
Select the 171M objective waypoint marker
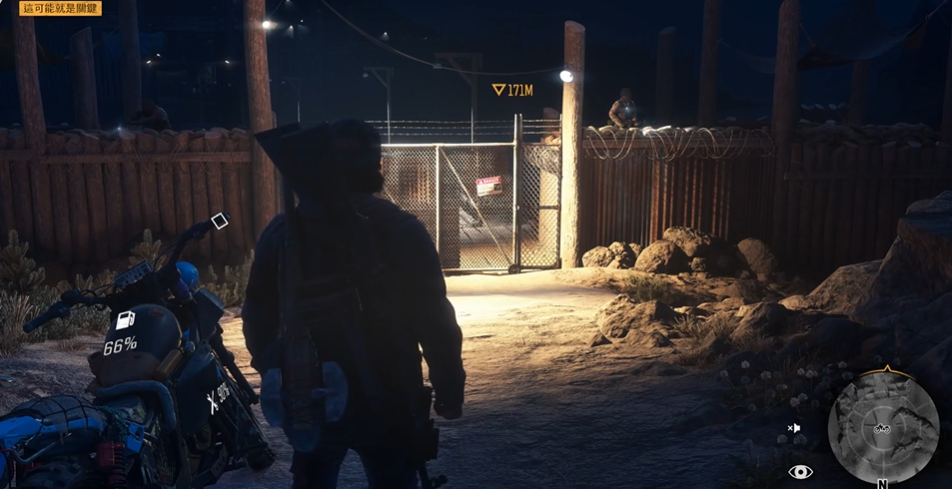point(499,90)
